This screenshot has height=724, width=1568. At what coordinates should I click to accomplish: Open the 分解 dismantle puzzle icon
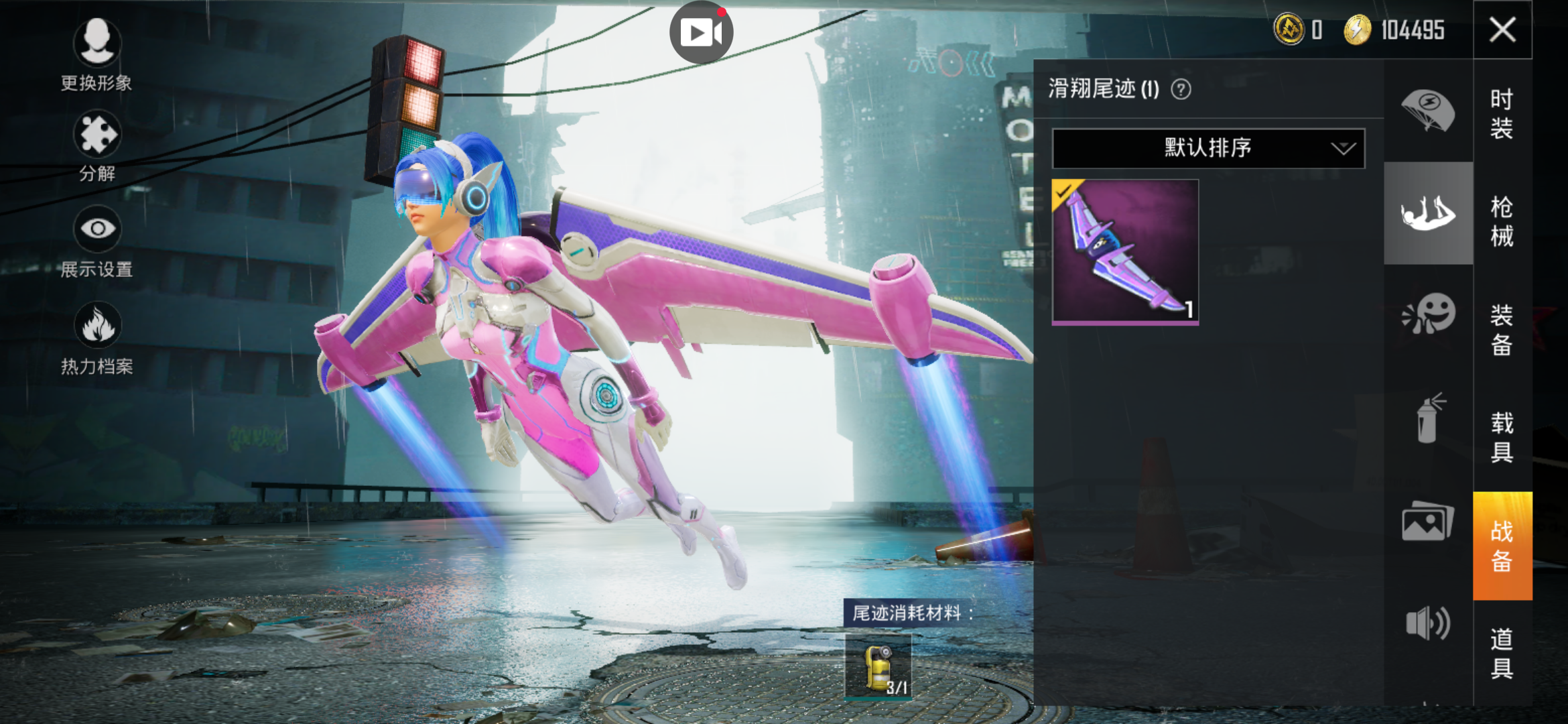tap(97, 135)
